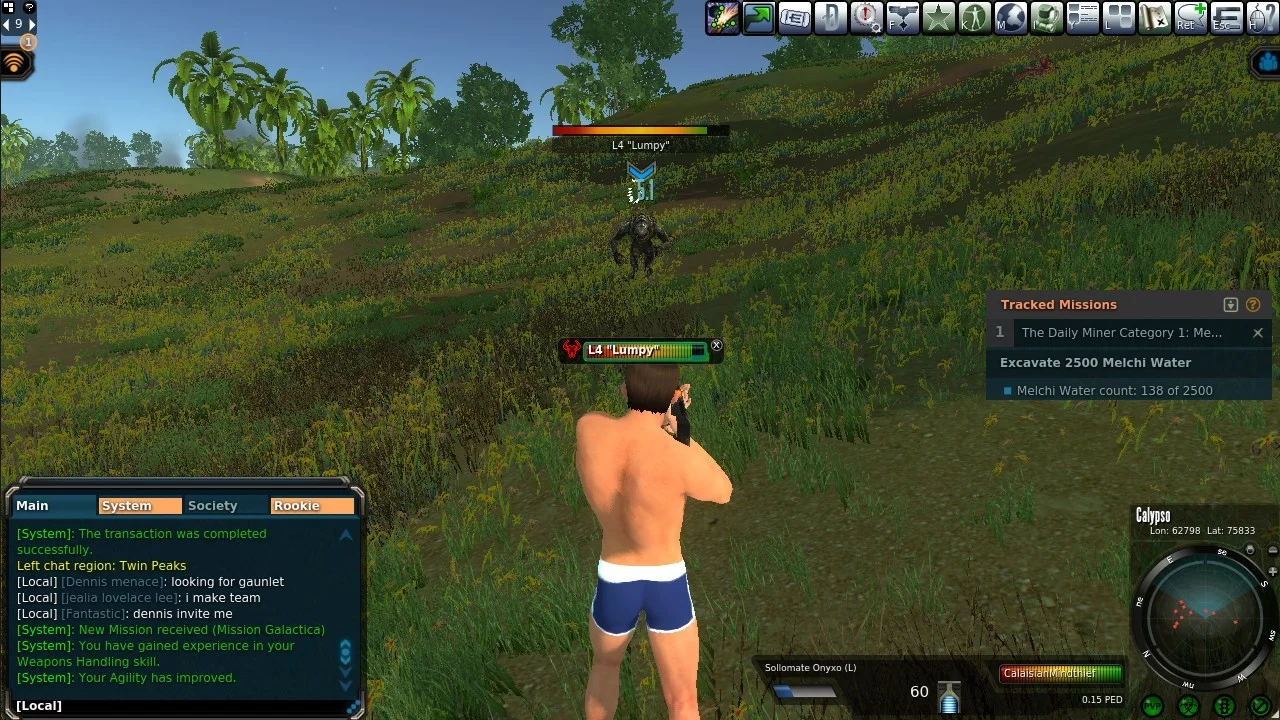The width and height of the screenshot is (1280, 720).
Task: Open the Society chat tab
Action: (x=213, y=506)
